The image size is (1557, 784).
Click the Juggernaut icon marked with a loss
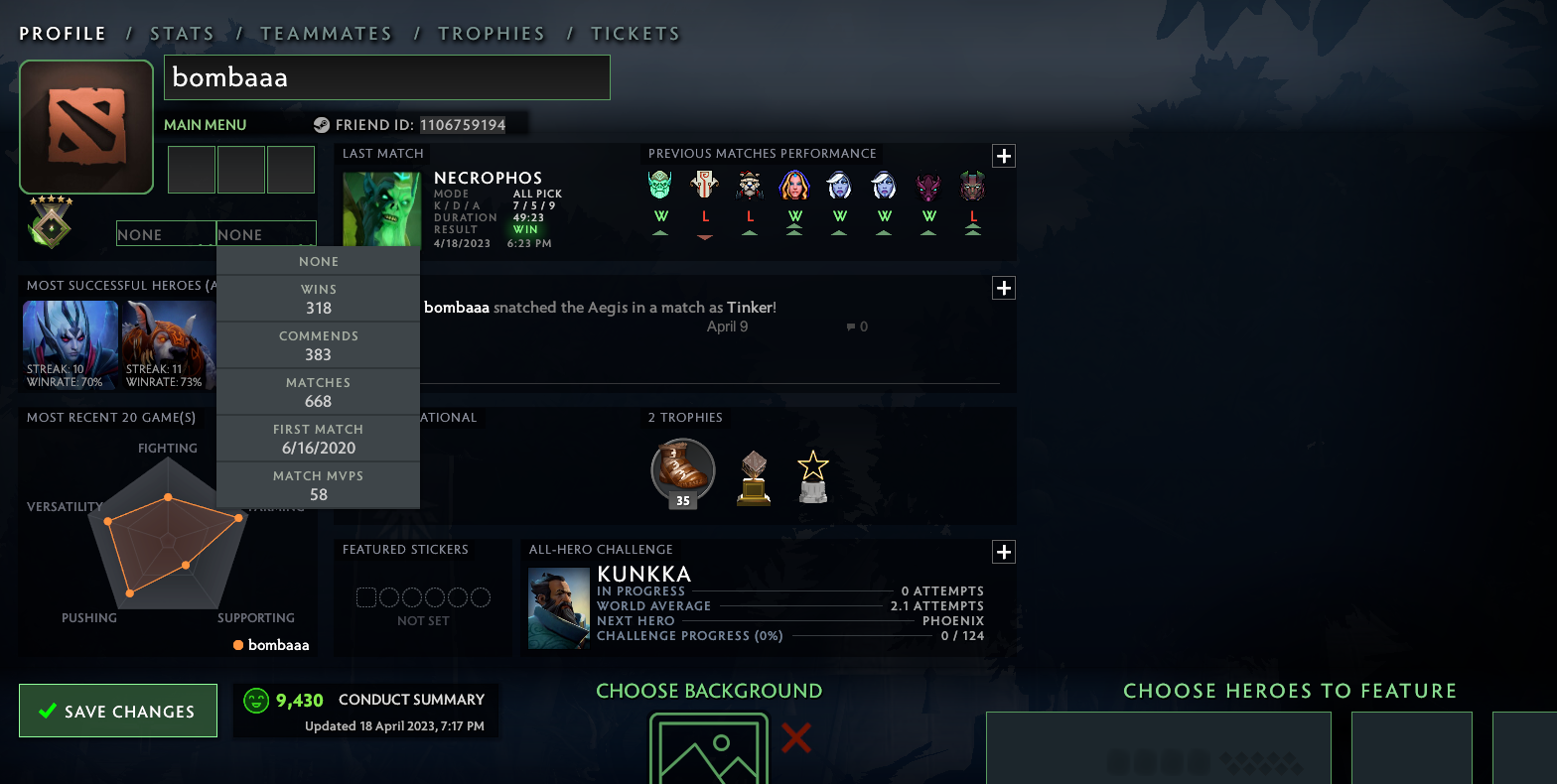coord(704,185)
